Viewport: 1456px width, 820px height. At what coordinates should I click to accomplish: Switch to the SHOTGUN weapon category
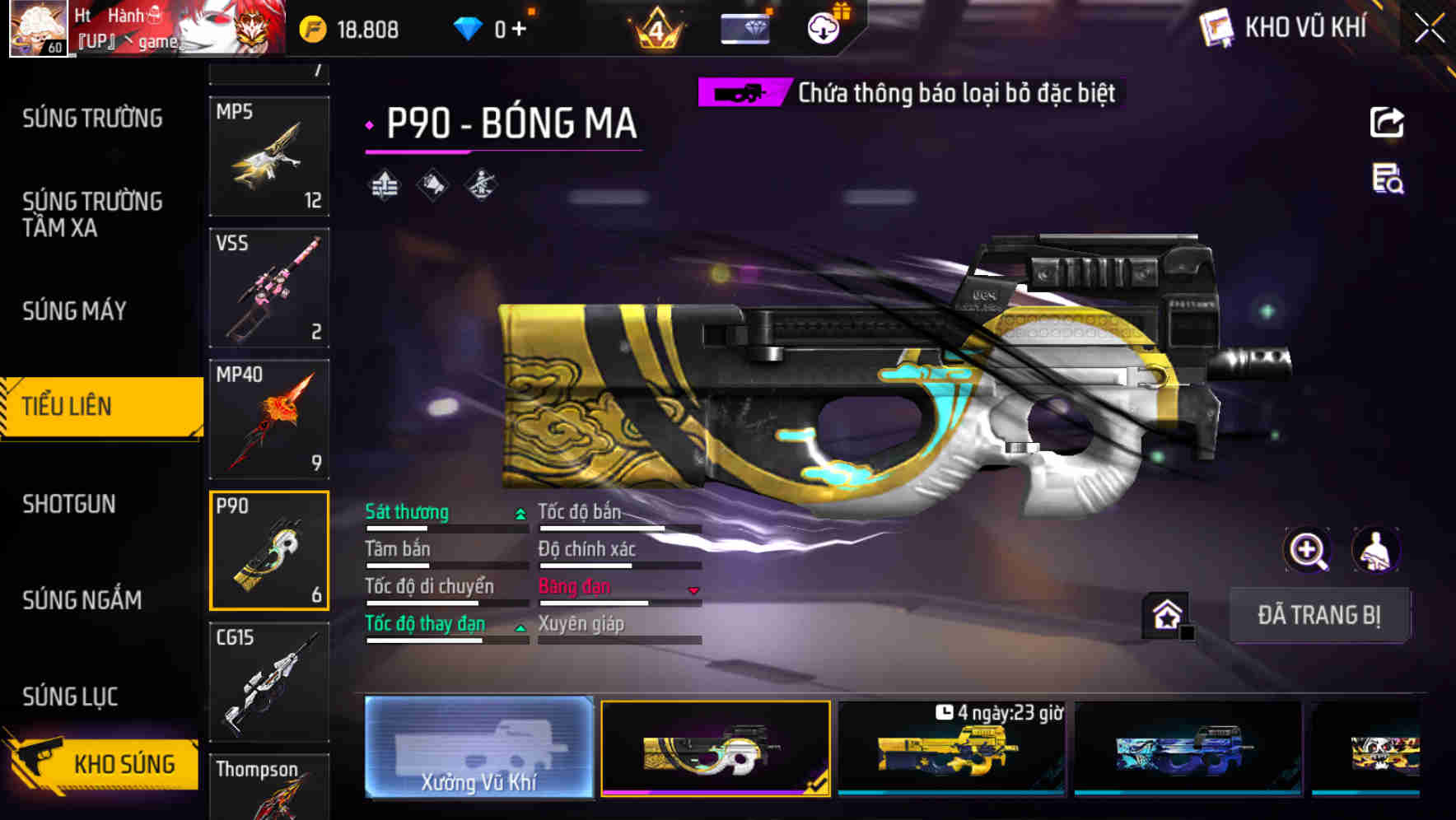[x=70, y=504]
